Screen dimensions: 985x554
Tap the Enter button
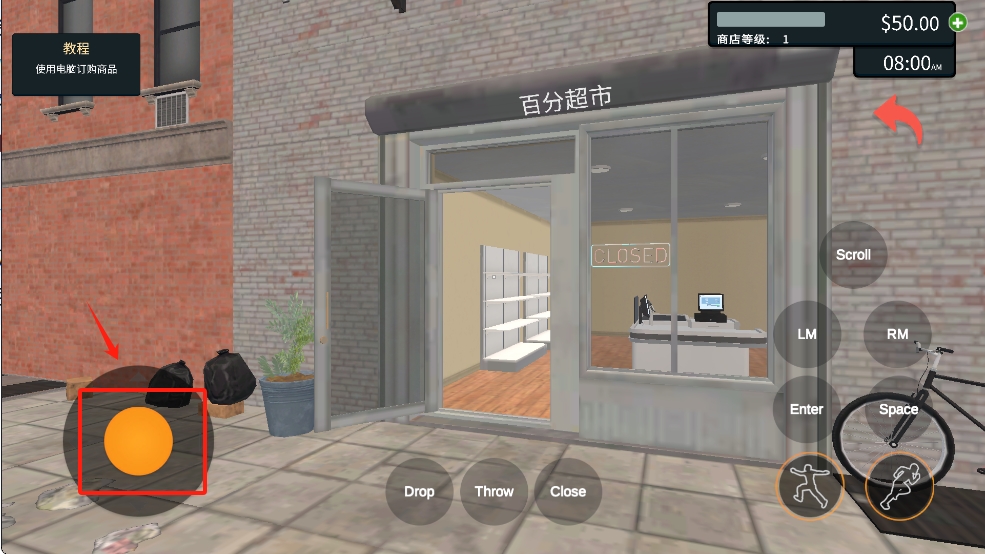[807, 409]
